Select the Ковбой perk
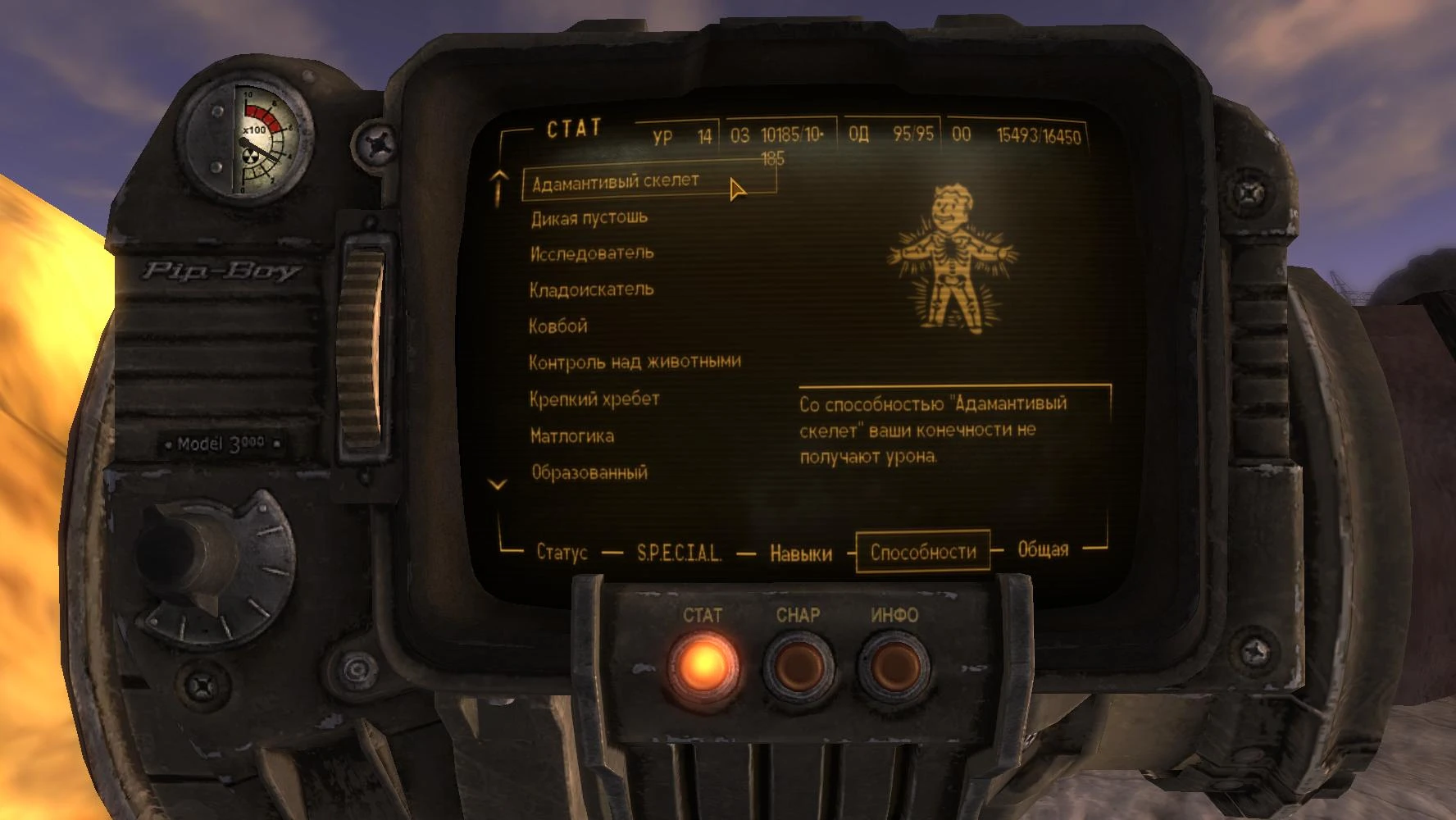This screenshot has width=1456, height=820. (558, 326)
